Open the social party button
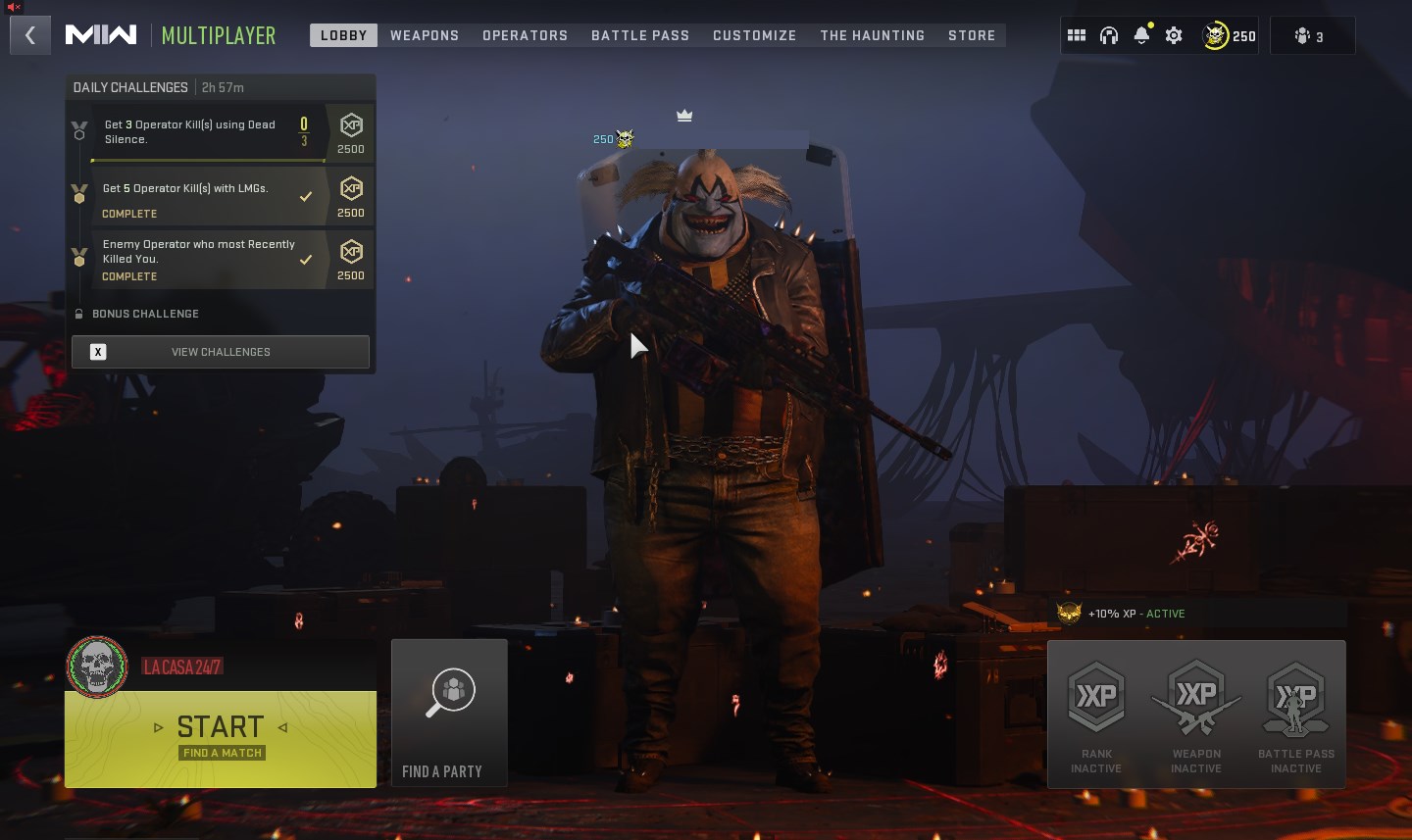This screenshot has width=1412, height=840. click(x=1311, y=36)
